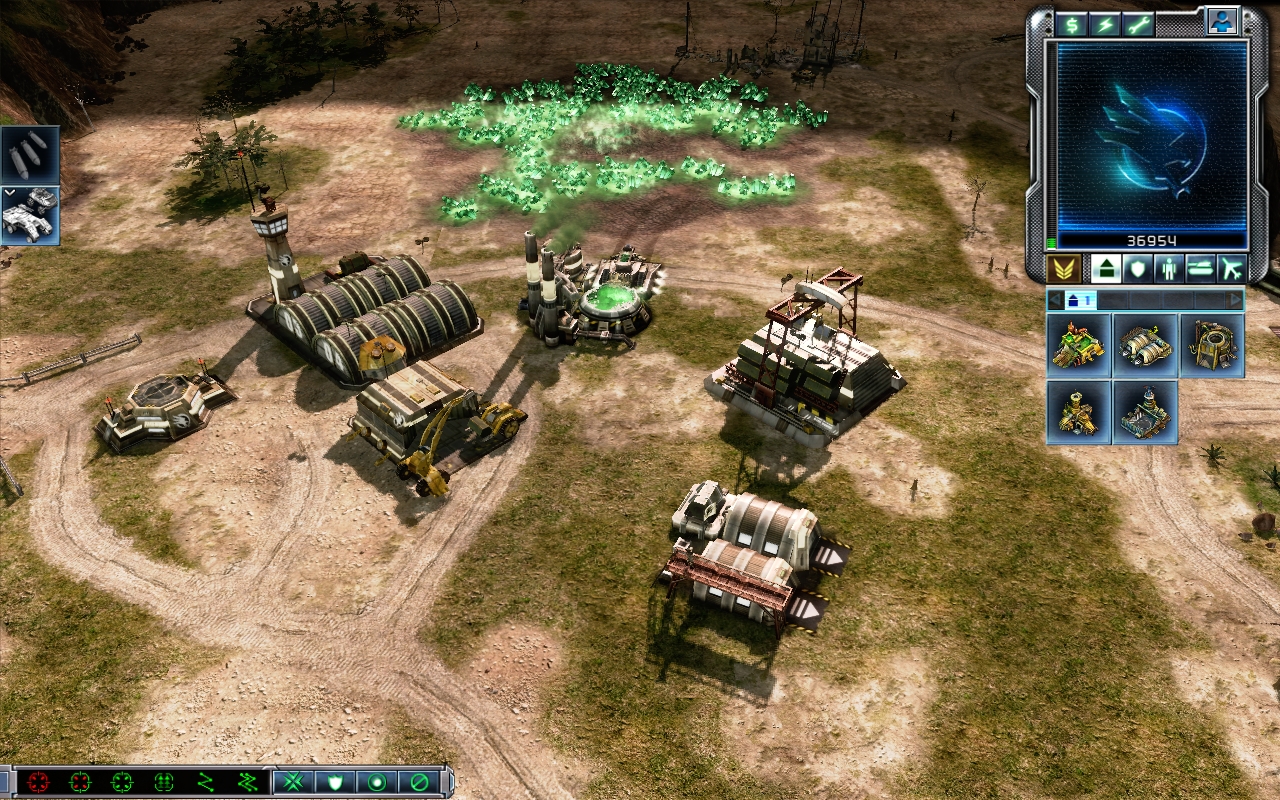Build the refinery with green tiberium pool

(x=1079, y=345)
